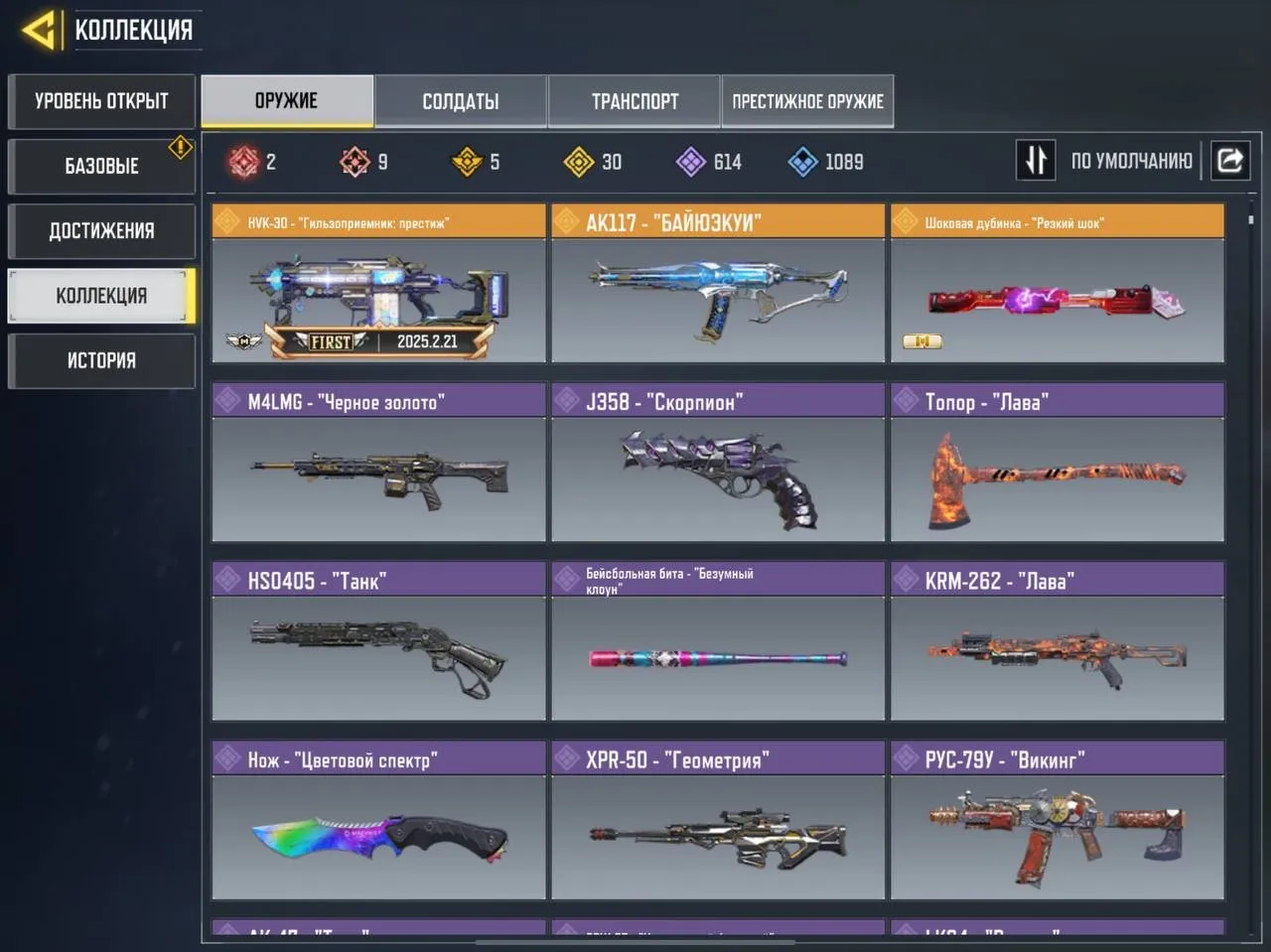Open the ИСТОРИЯ sidebar section

click(x=101, y=360)
